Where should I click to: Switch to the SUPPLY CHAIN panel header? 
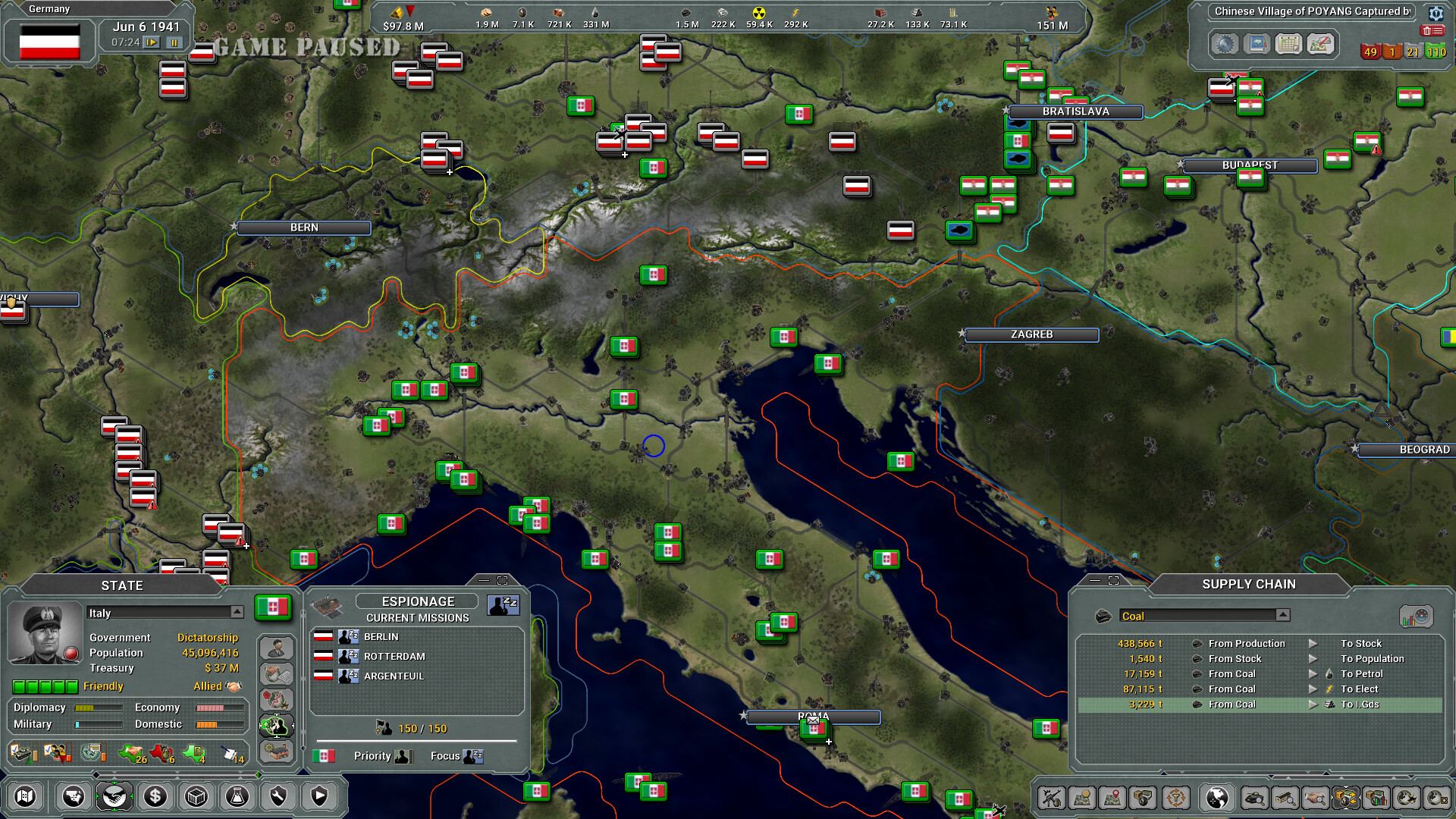coord(1248,584)
